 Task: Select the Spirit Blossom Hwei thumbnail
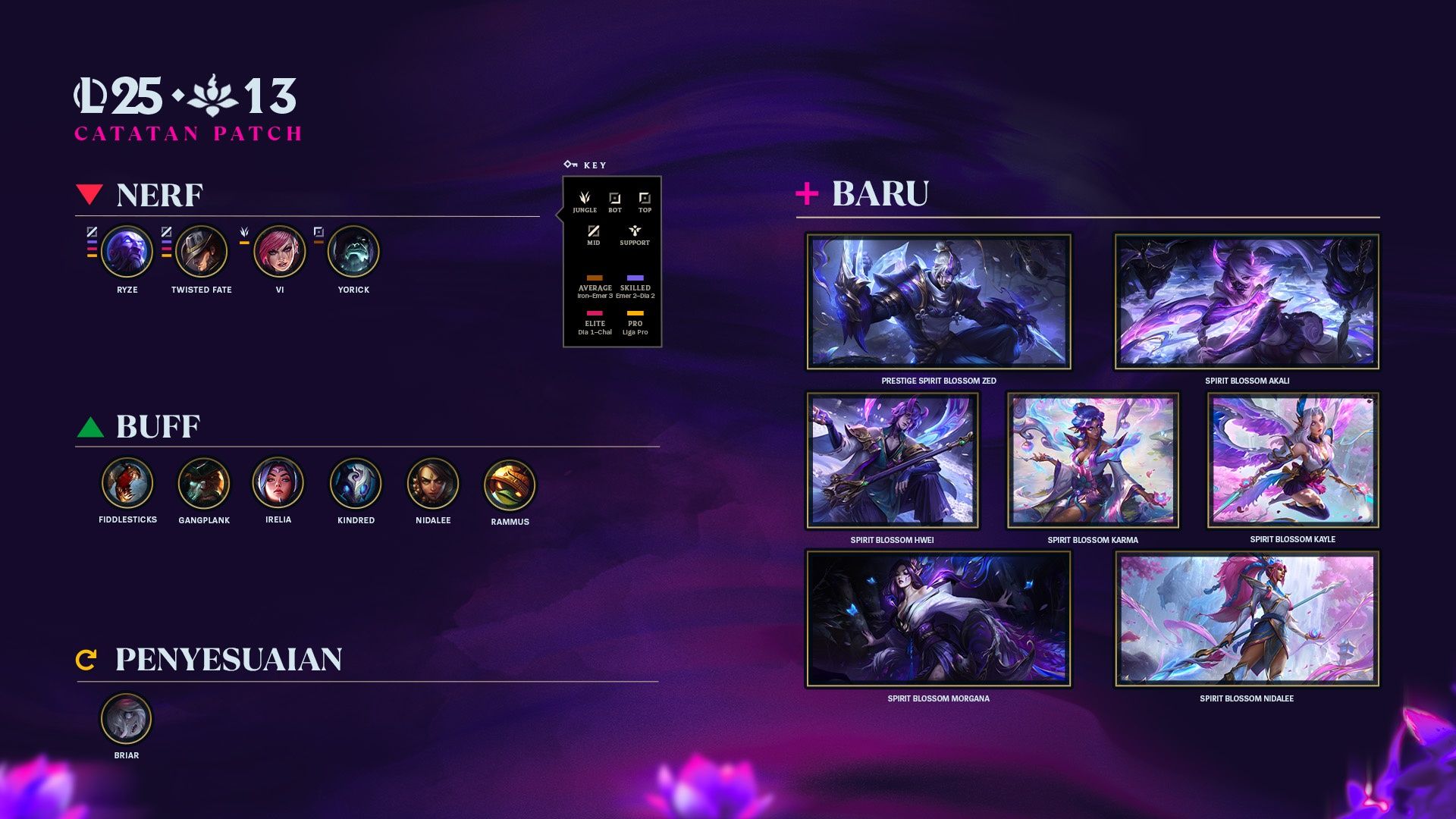pyautogui.click(x=892, y=460)
